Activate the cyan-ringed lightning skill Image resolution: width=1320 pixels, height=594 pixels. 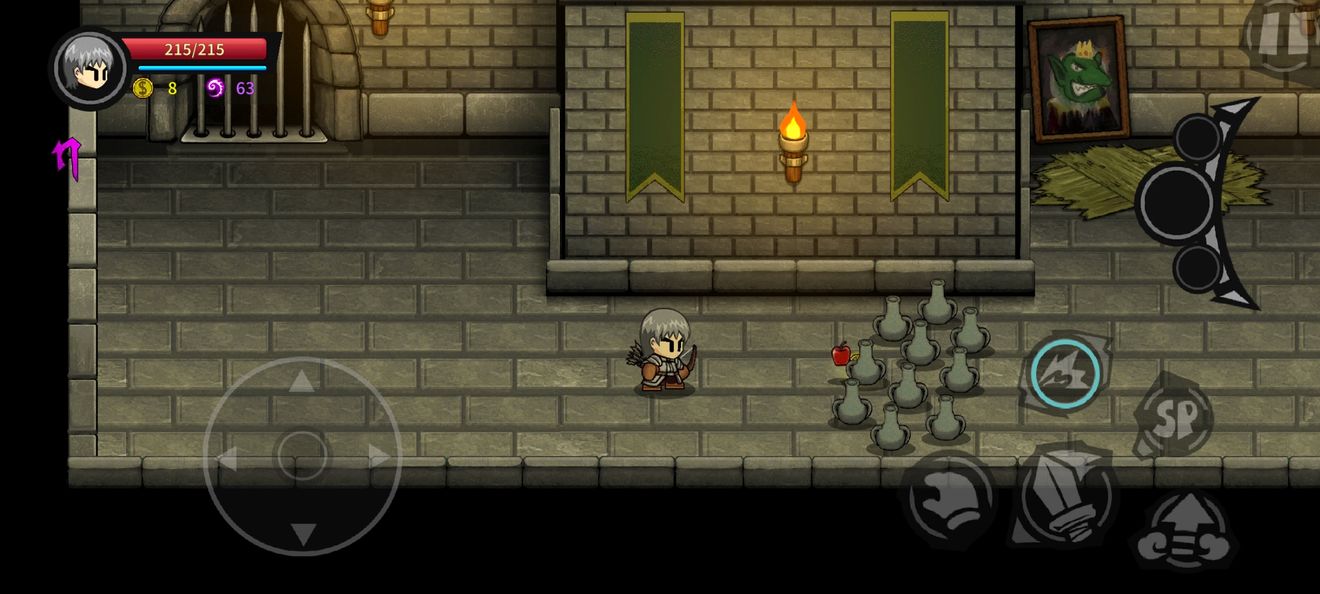(x=1065, y=374)
